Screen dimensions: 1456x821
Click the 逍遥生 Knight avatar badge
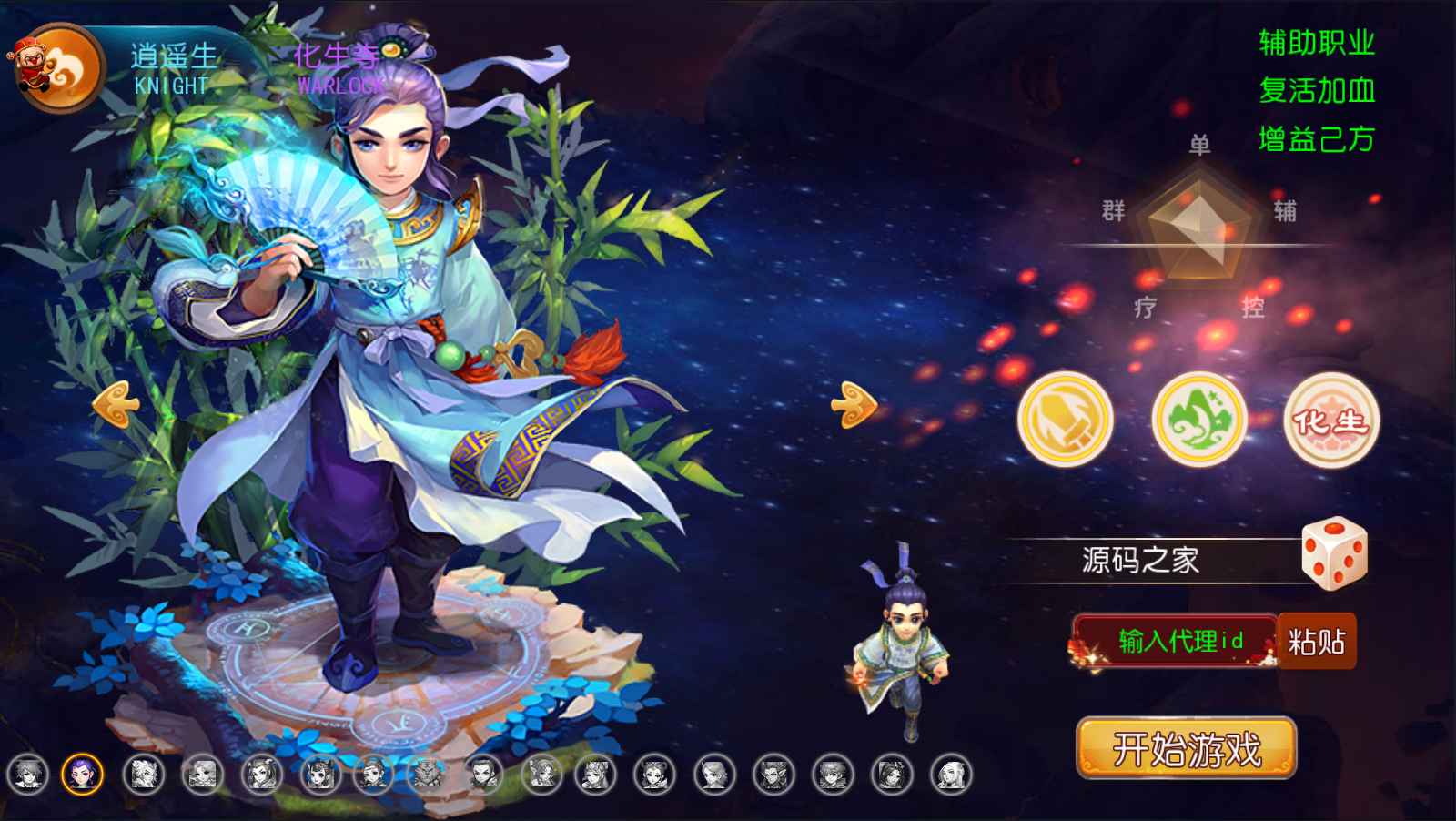58,69
